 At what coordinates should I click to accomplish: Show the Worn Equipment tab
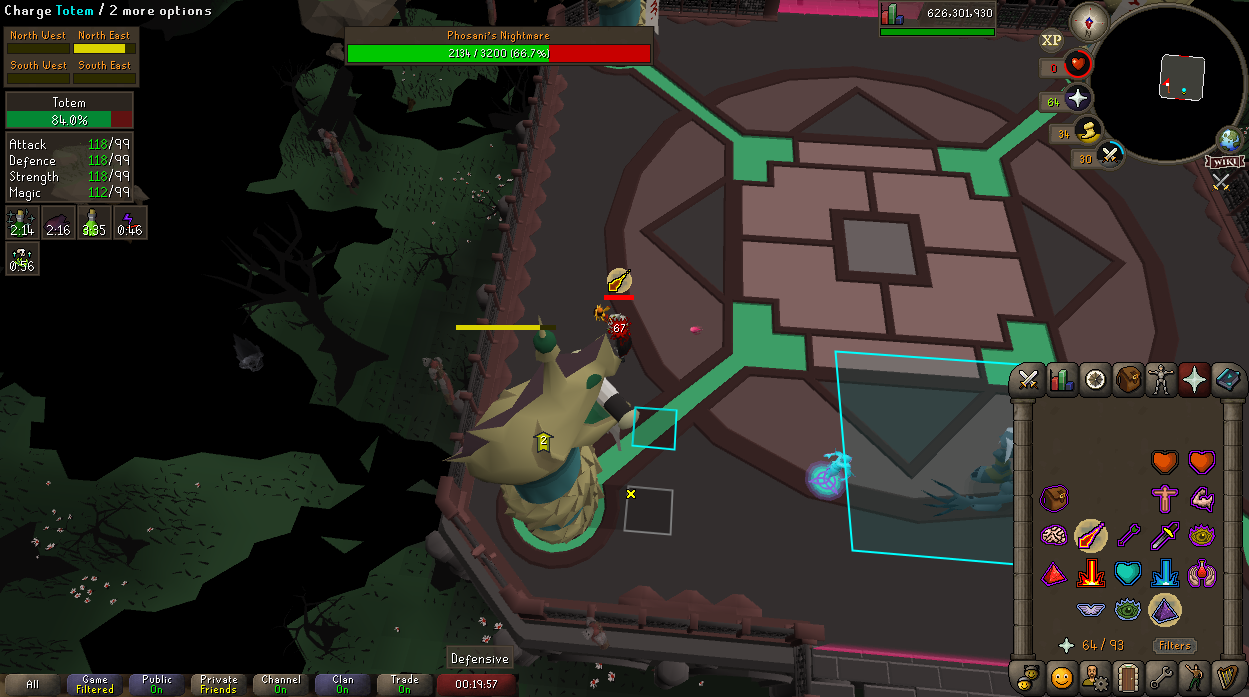click(x=1161, y=379)
